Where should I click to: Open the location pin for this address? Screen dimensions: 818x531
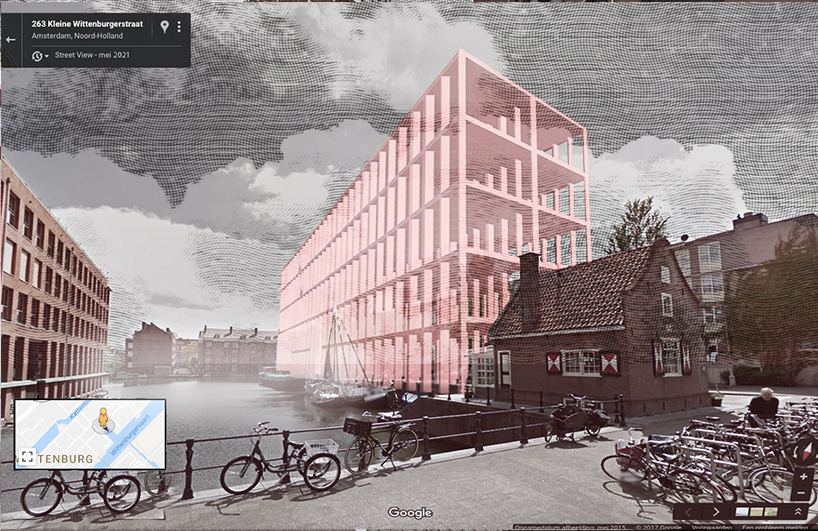coord(164,27)
